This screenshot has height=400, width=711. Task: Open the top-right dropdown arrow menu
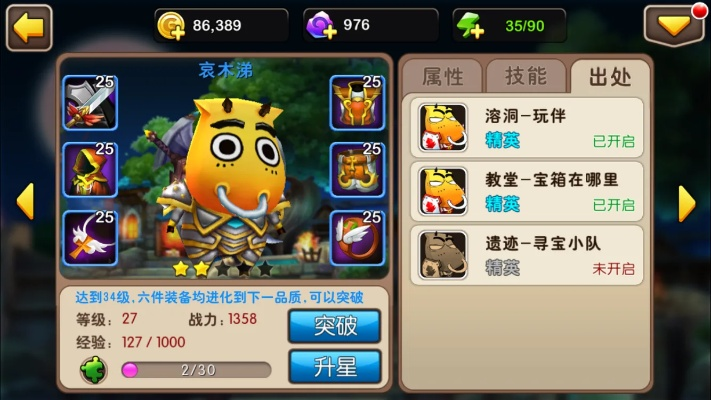(x=673, y=26)
